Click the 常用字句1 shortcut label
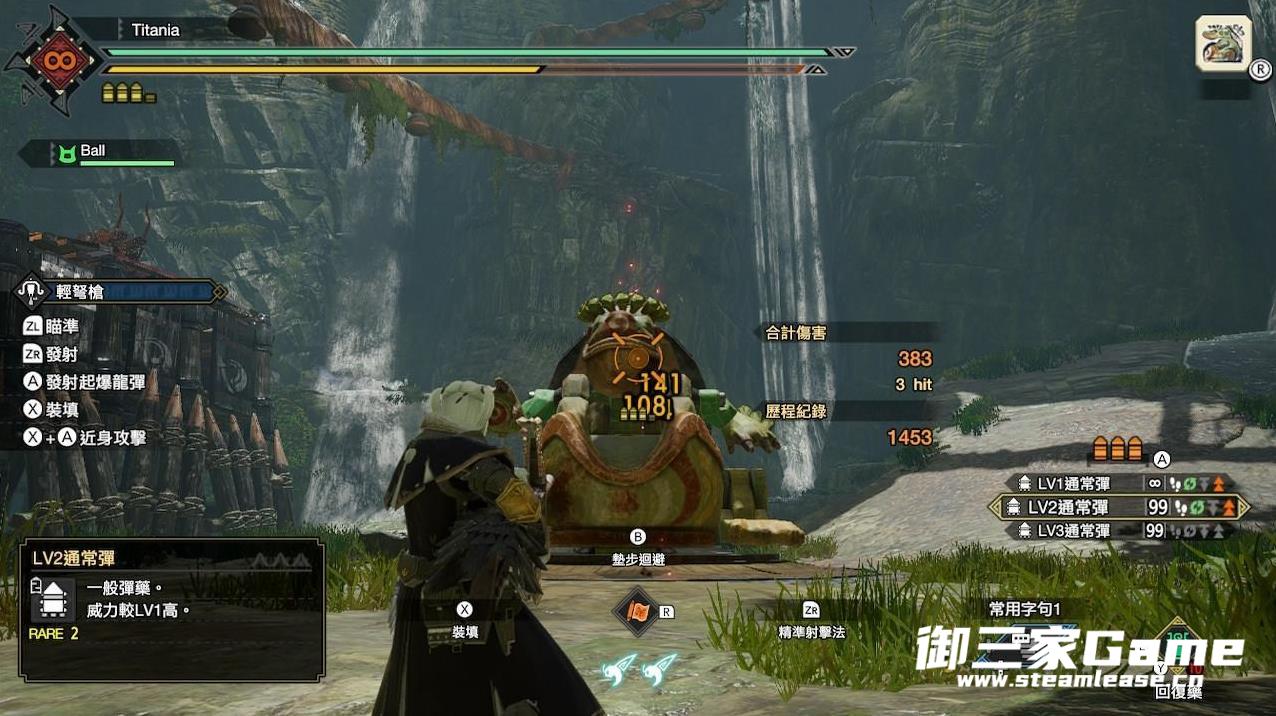 point(1024,609)
